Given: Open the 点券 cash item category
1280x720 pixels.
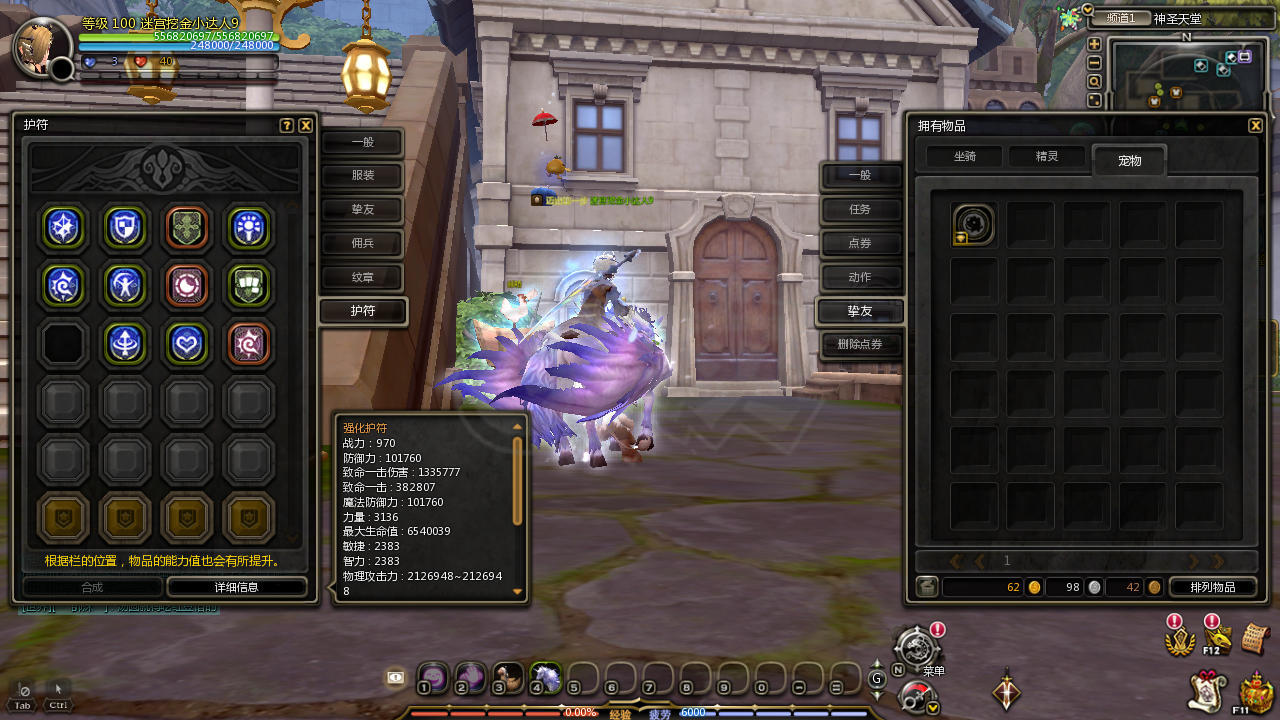Looking at the screenshot, I should [x=860, y=244].
